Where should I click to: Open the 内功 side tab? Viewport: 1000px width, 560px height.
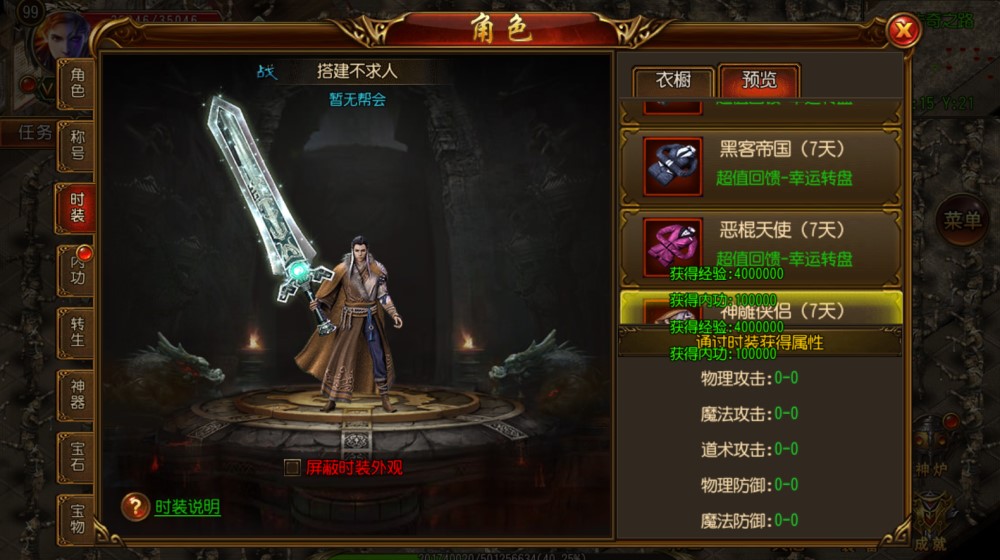pyautogui.click(x=77, y=268)
